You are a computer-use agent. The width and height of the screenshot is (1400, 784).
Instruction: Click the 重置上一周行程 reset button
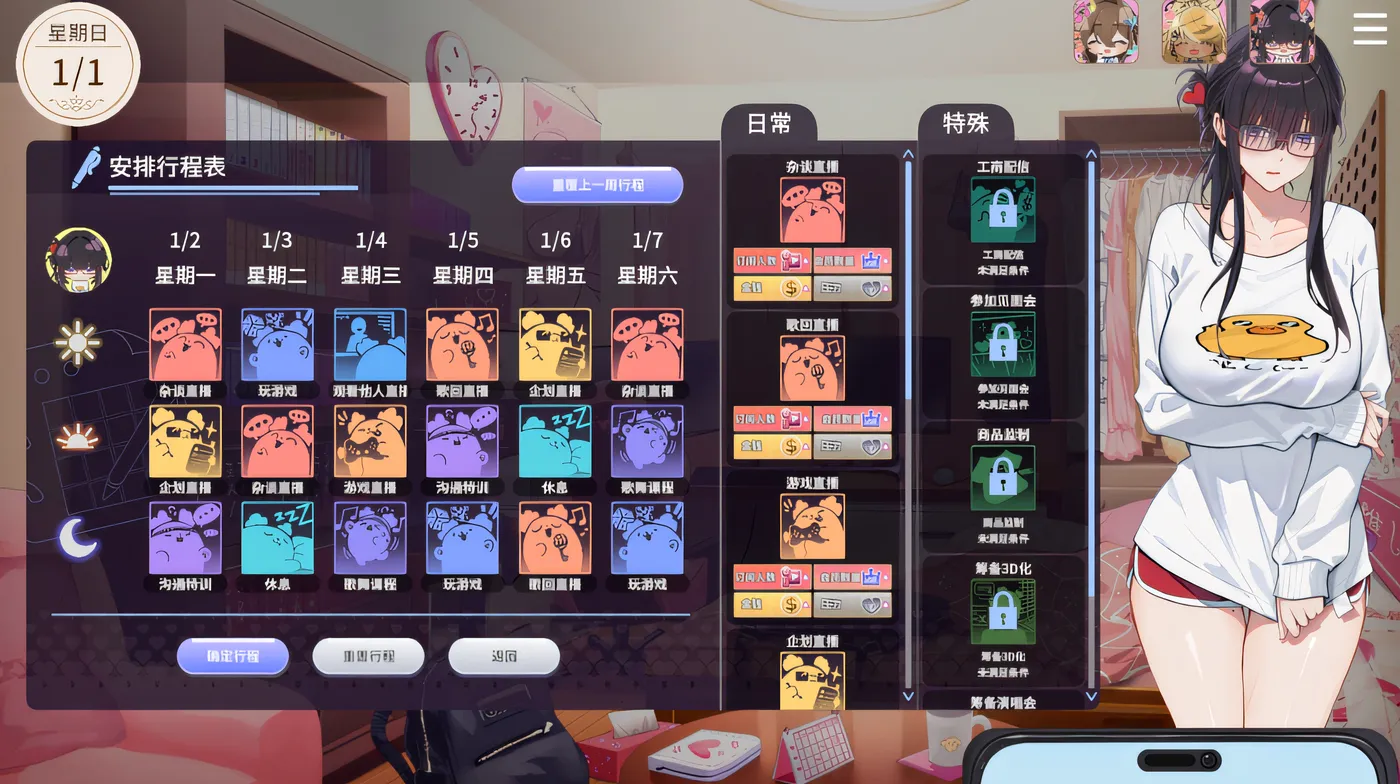[598, 184]
